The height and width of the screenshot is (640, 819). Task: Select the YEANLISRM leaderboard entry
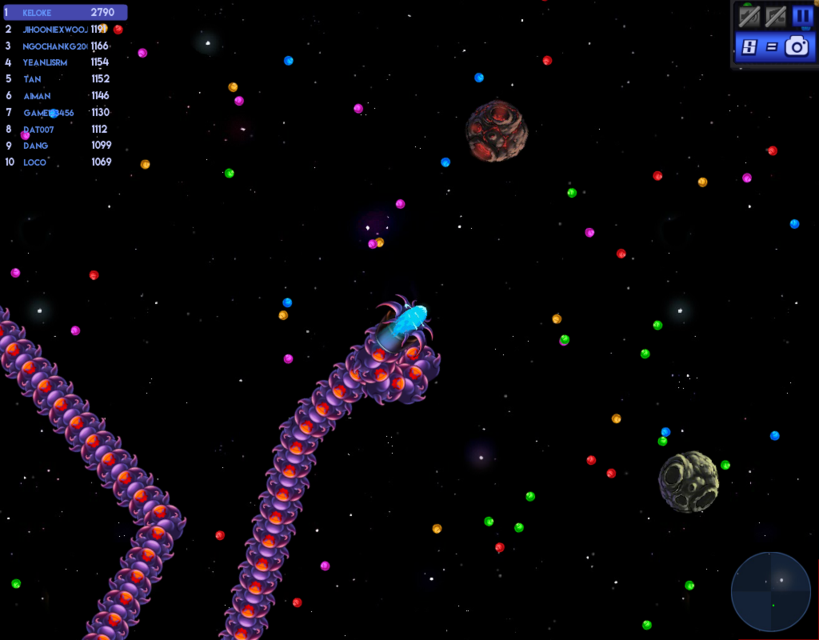coord(60,62)
